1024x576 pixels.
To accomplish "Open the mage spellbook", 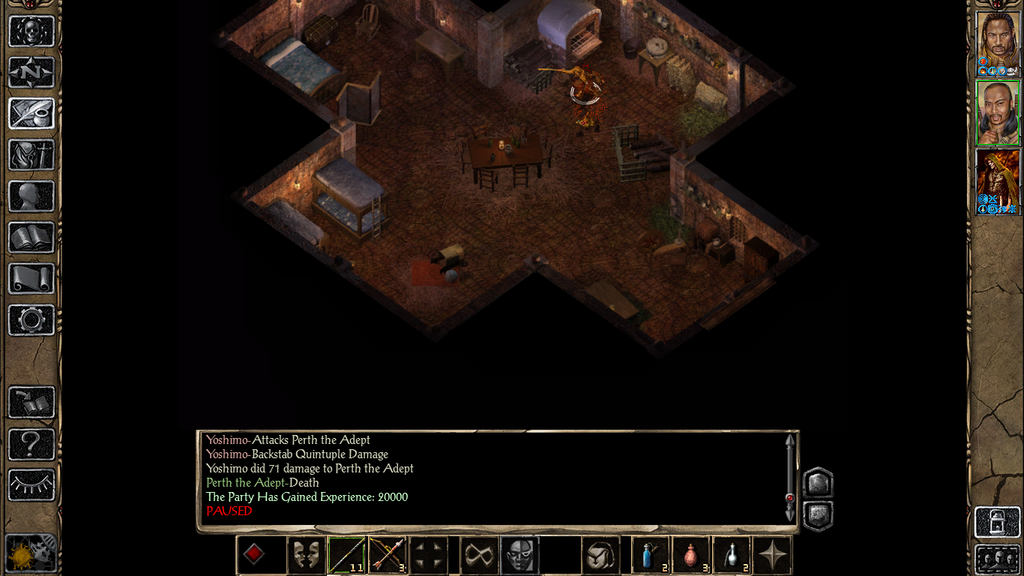I will coord(31,237).
